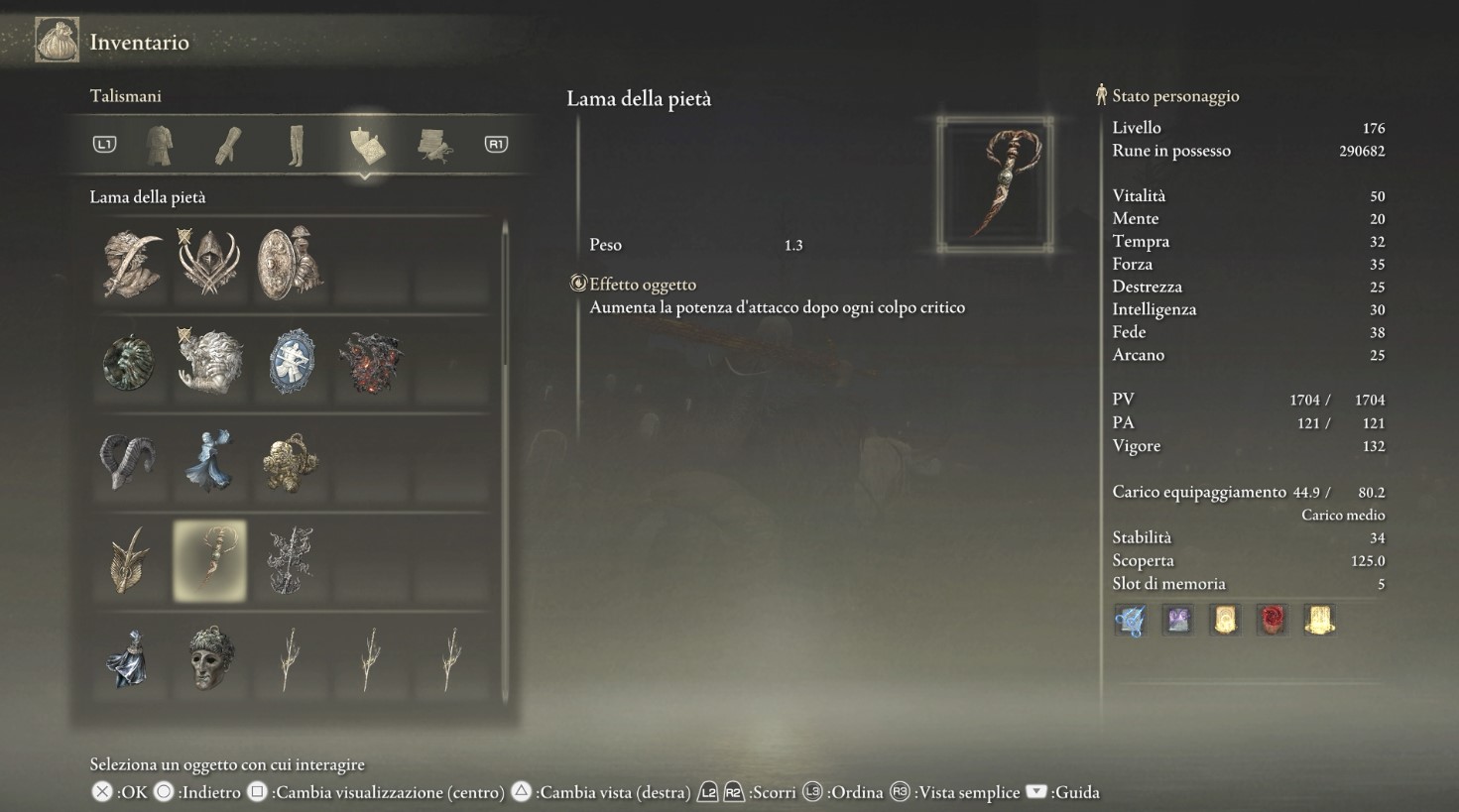The height and width of the screenshot is (812, 1459).
Task: Pick the silver thorny branch talisman
Action: [x=290, y=560]
